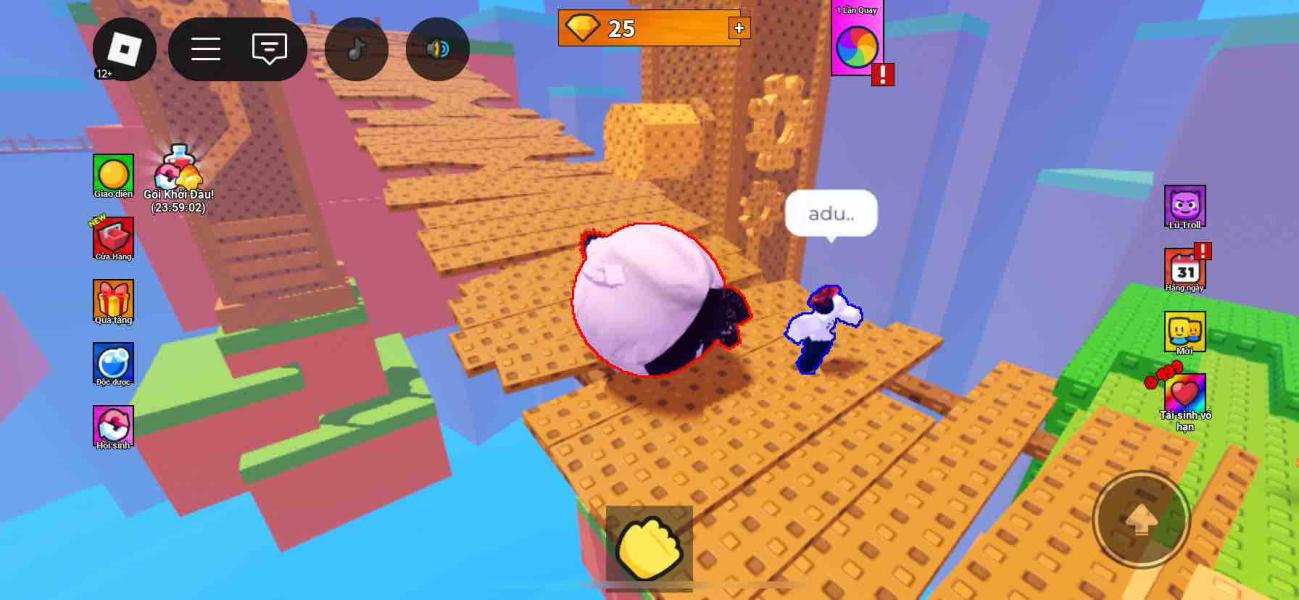Screen dimensions: 1299x600
Task: Open the Quà tặng gift box
Action: [113, 300]
